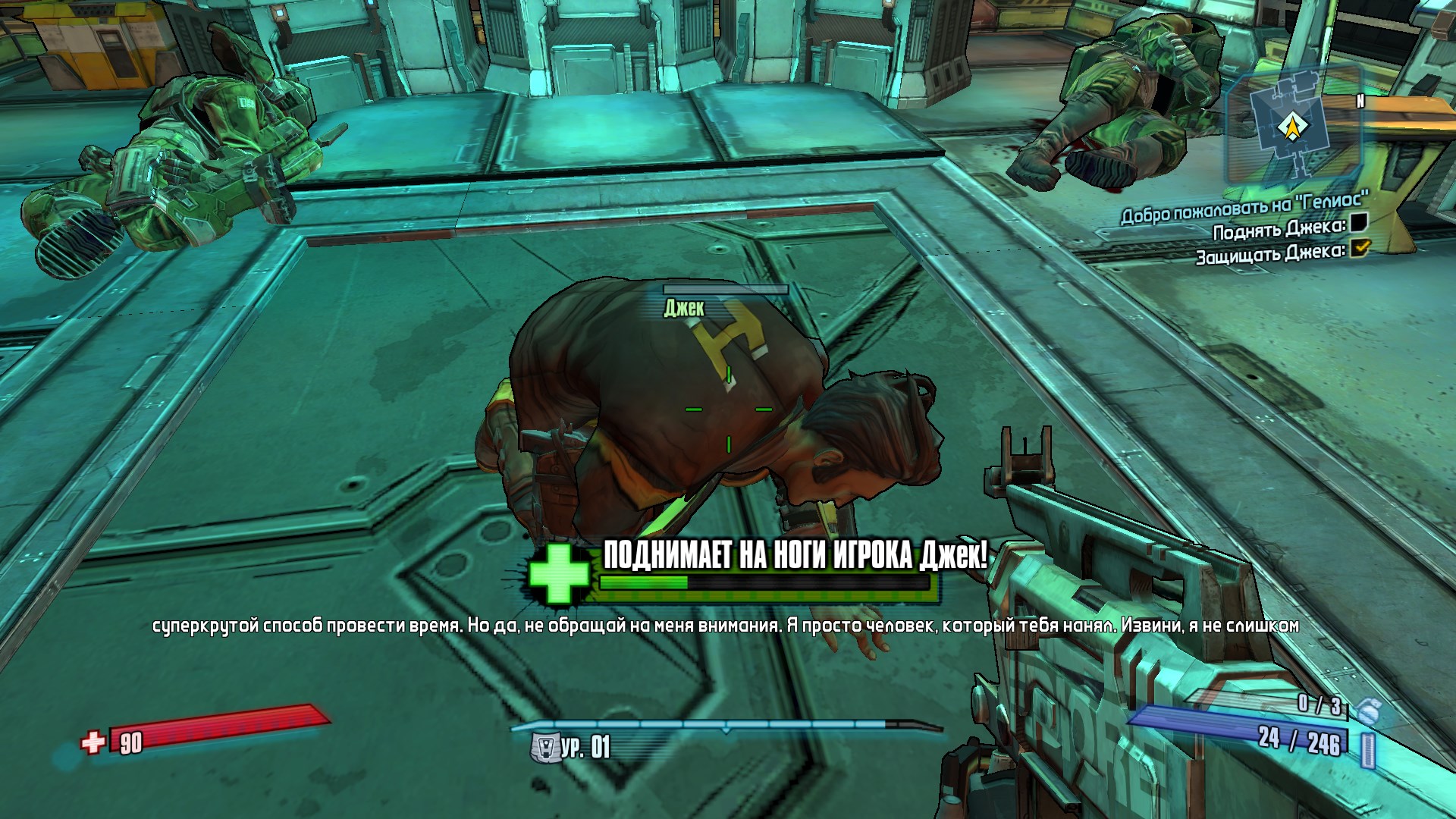The image size is (1456, 819).
Task: Click the checked "Защищать Джека" objective box
Action: 1360,247
